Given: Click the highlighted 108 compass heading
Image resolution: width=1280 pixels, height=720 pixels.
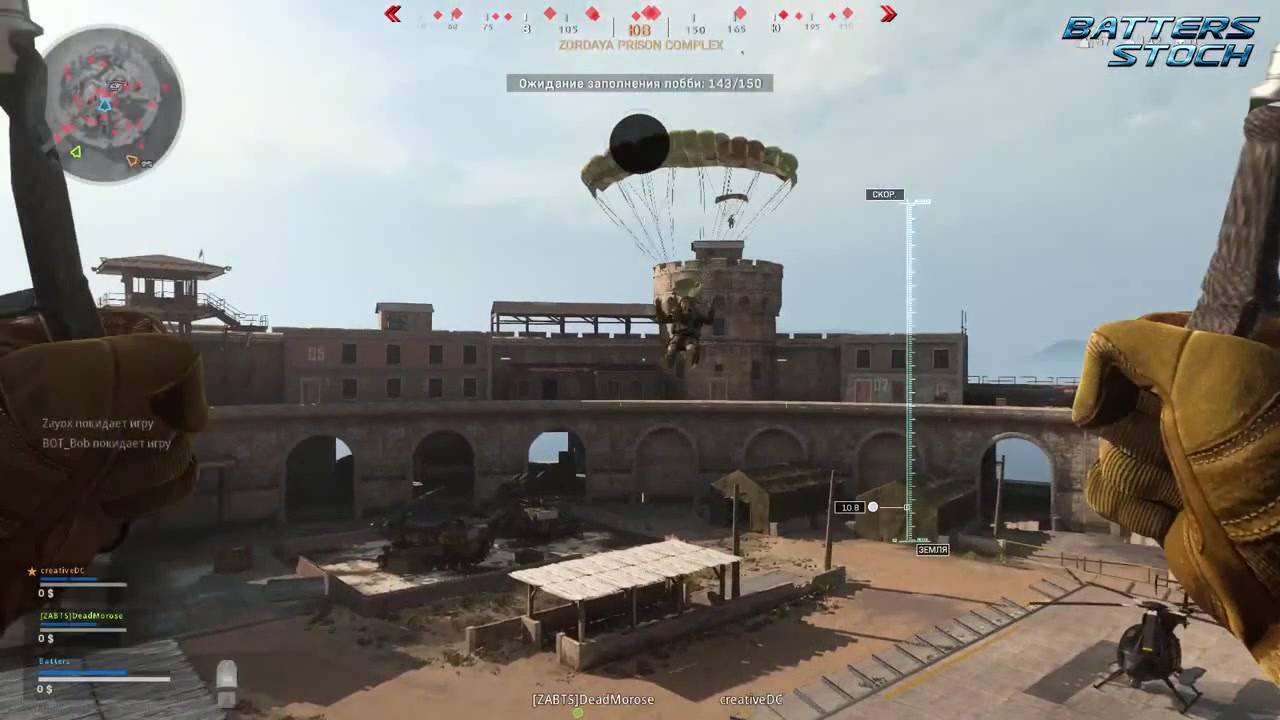Looking at the screenshot, I should [x=640, y=29].
